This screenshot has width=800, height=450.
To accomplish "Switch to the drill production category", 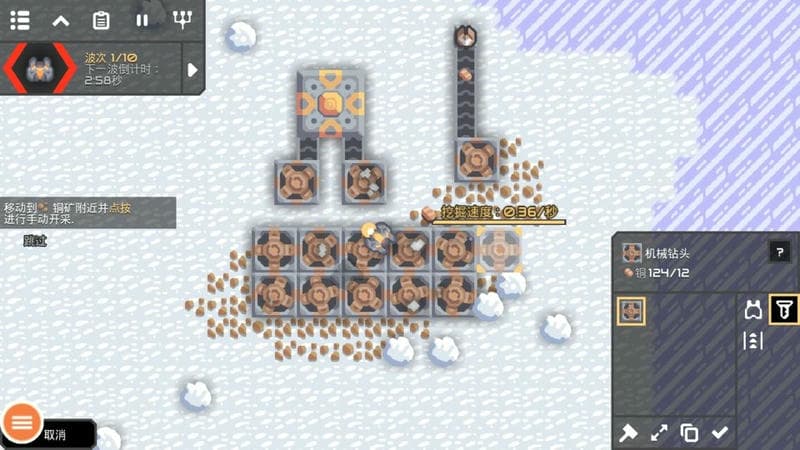I will [784, 310].
